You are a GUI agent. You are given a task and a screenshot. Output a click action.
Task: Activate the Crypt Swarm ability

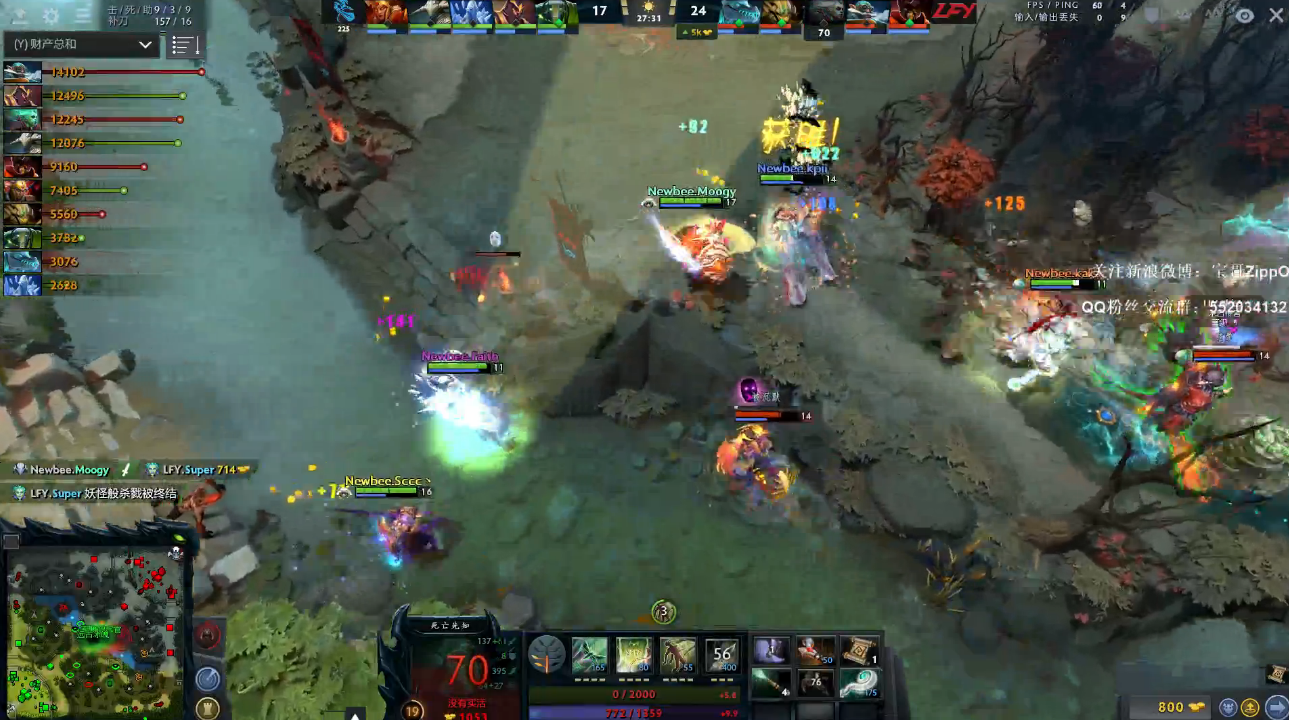tap(589, 655)
